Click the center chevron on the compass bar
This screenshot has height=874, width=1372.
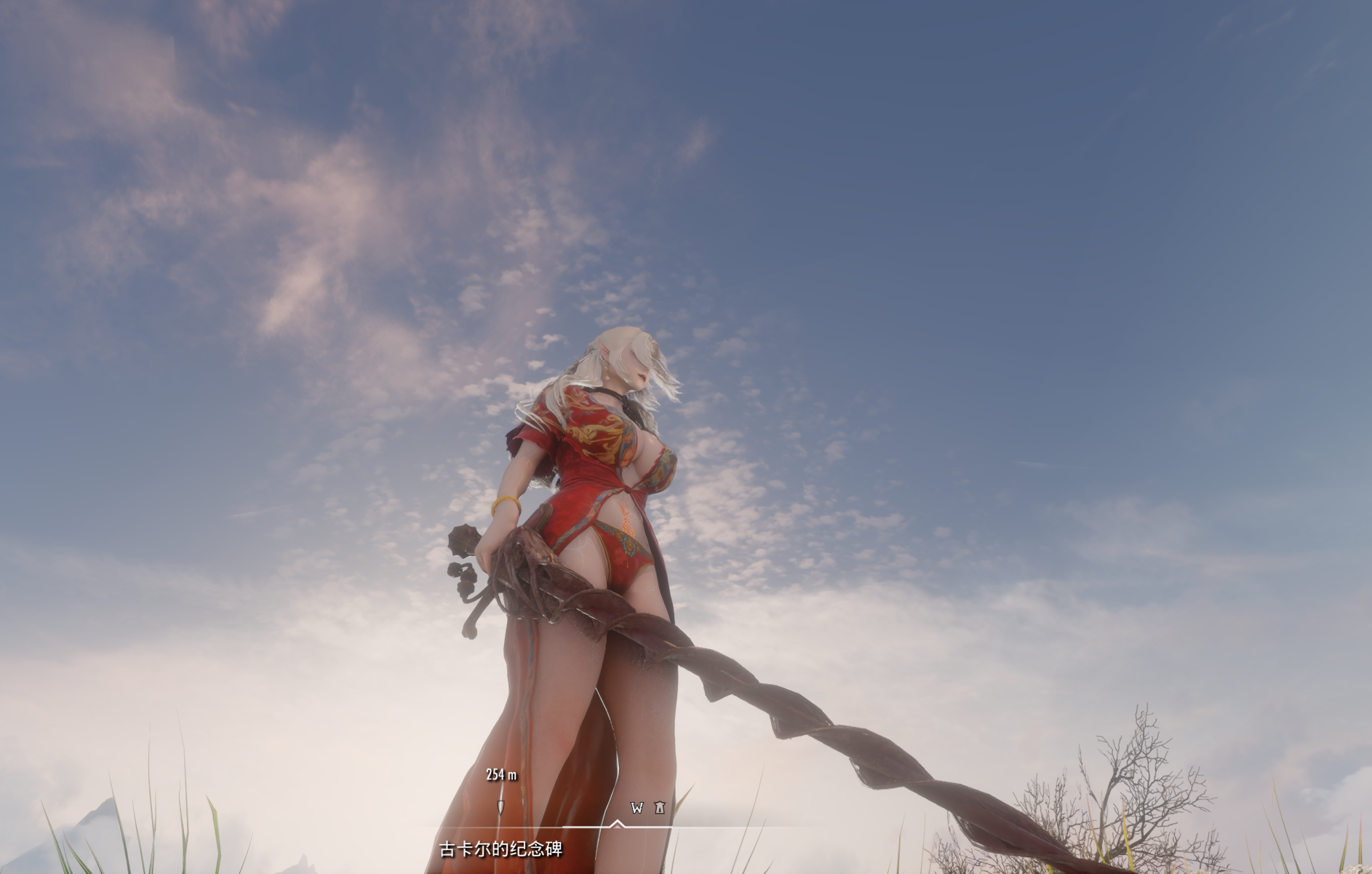click(x=618, y=824)
